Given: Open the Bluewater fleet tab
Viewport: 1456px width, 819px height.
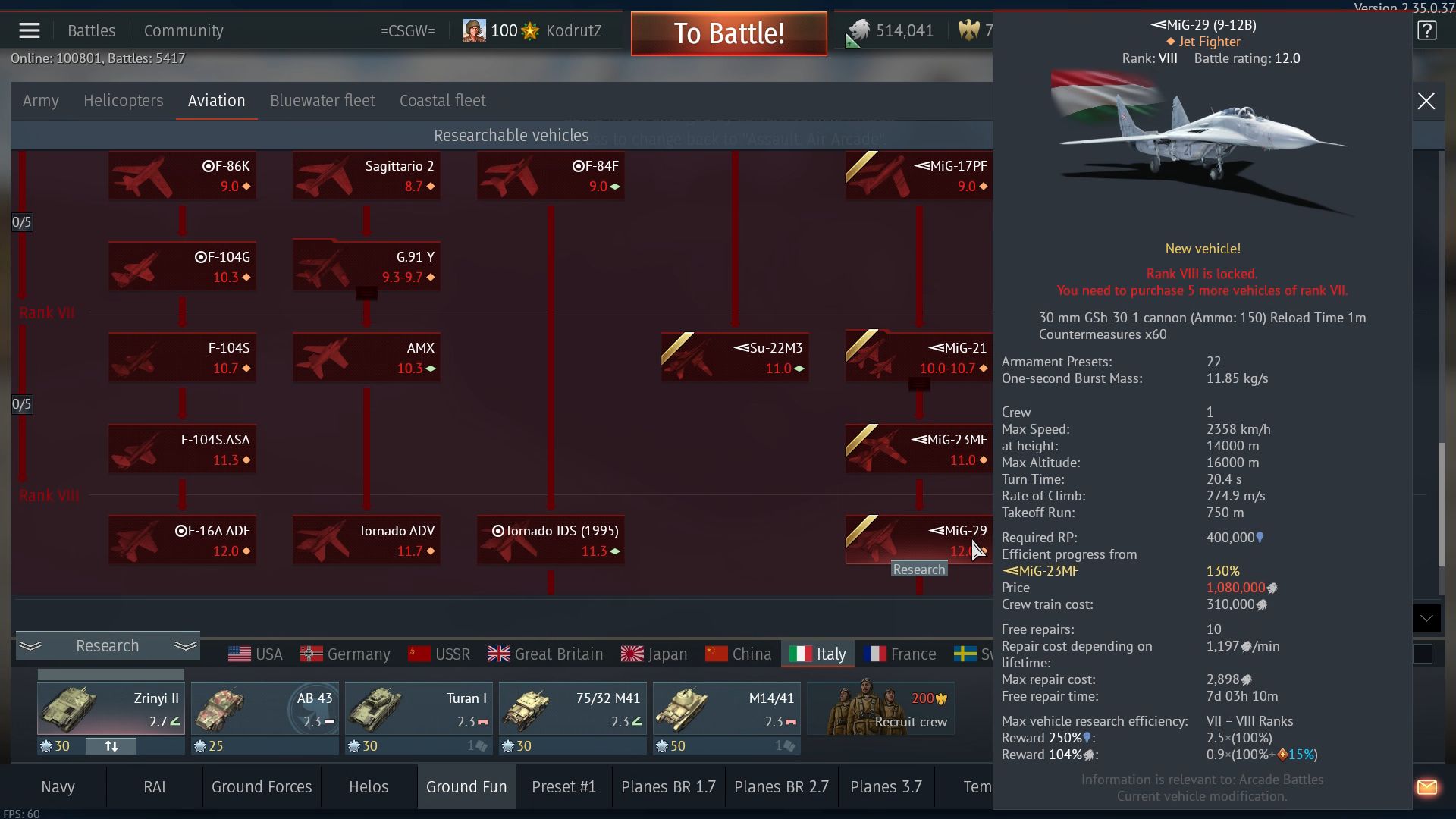Looking at the screenshot, I should (322, 101).
